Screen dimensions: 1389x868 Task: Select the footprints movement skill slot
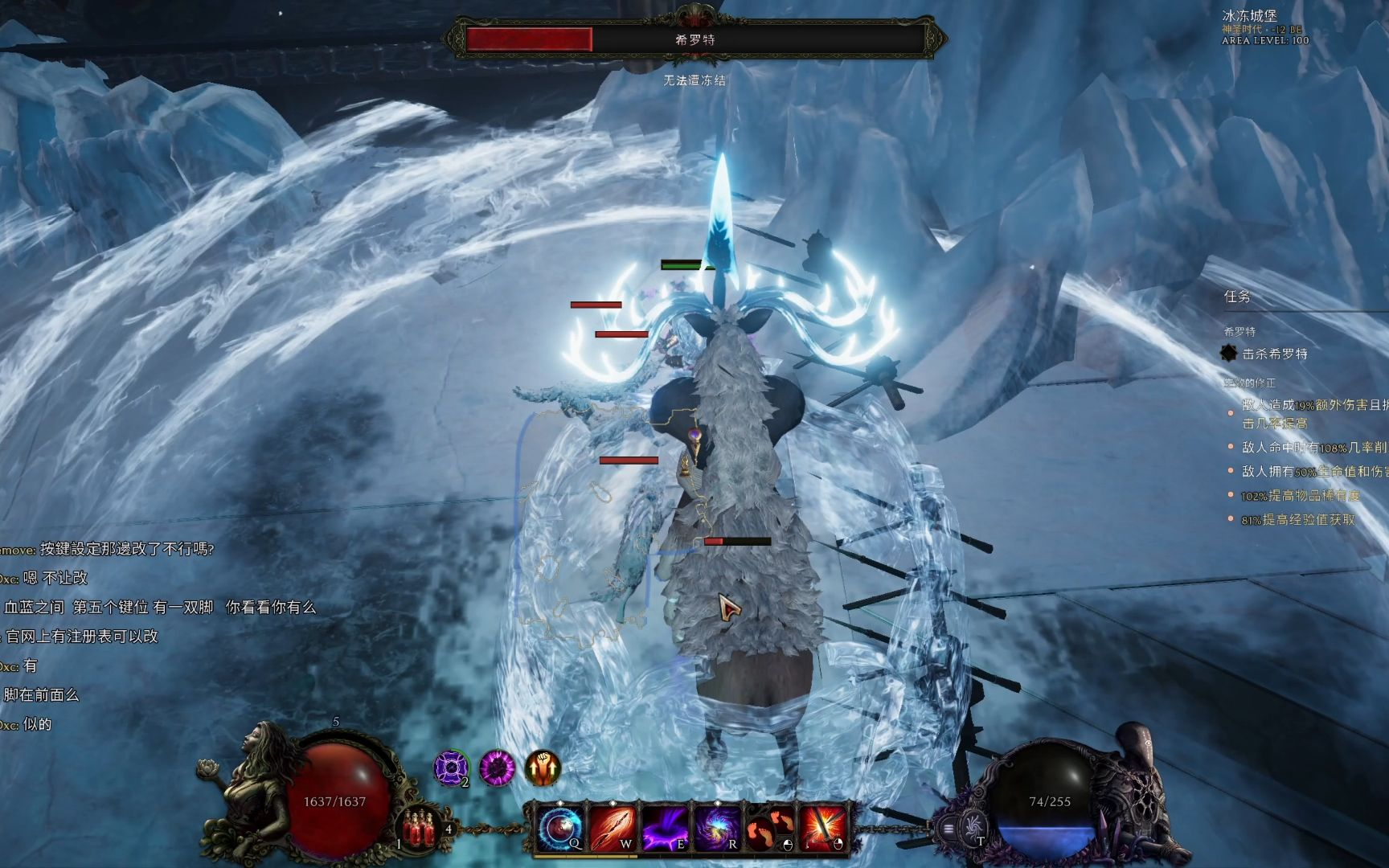click(x=769, y=828)
